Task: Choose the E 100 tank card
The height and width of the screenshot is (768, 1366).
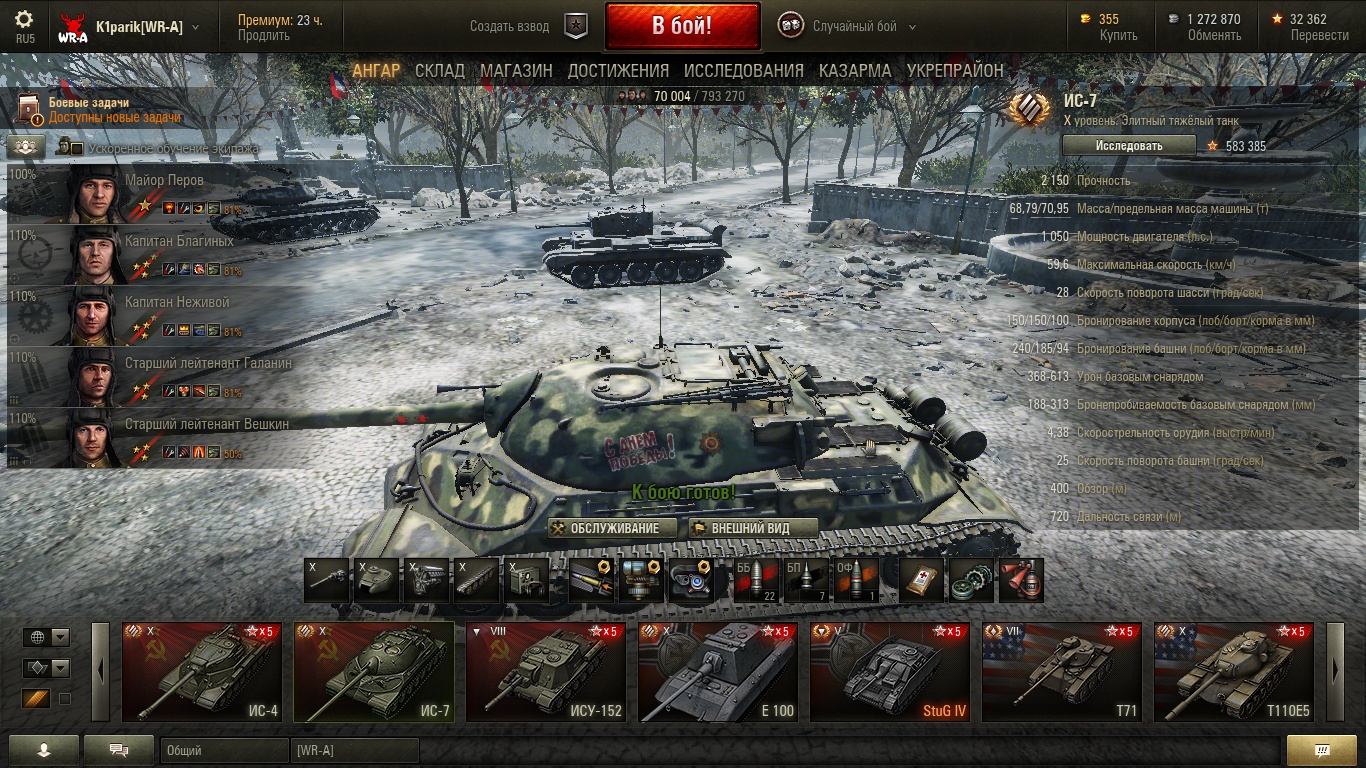Action: coord(718,672)
